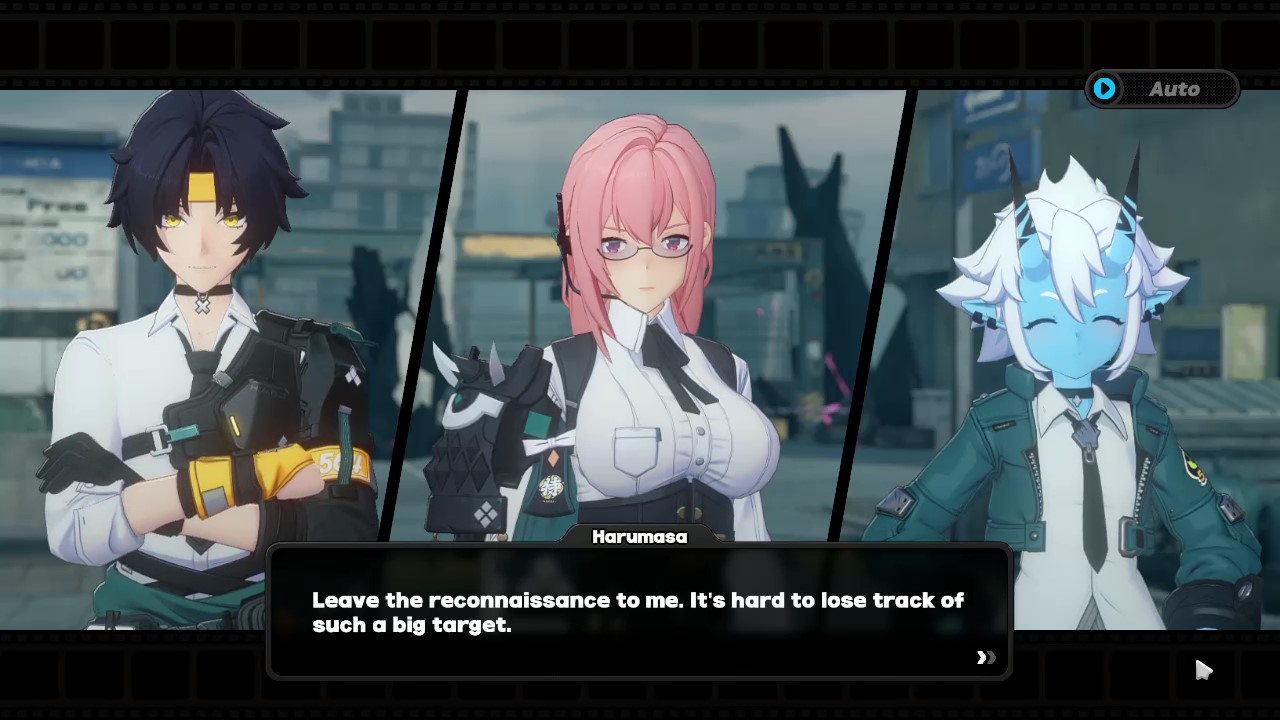Screen dimensions: 1280x720
Task: Open dialogue history by clicking the text box
Action: [640, 612]
